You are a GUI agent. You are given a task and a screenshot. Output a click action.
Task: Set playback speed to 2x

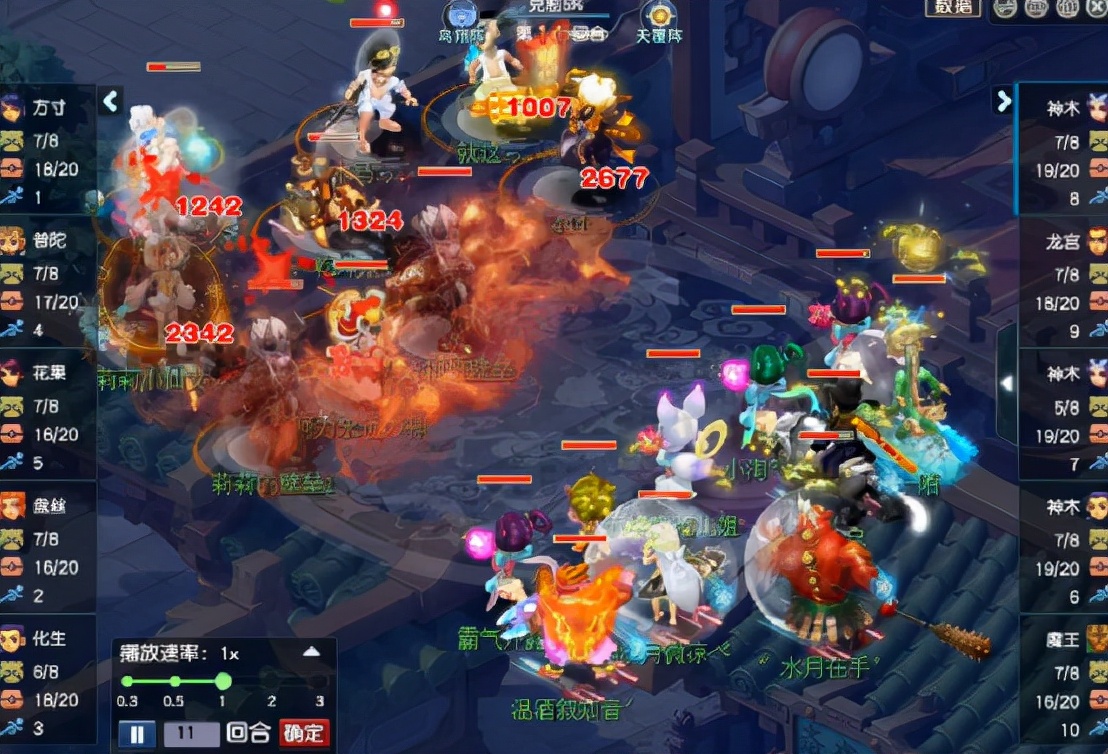point(272,681)
